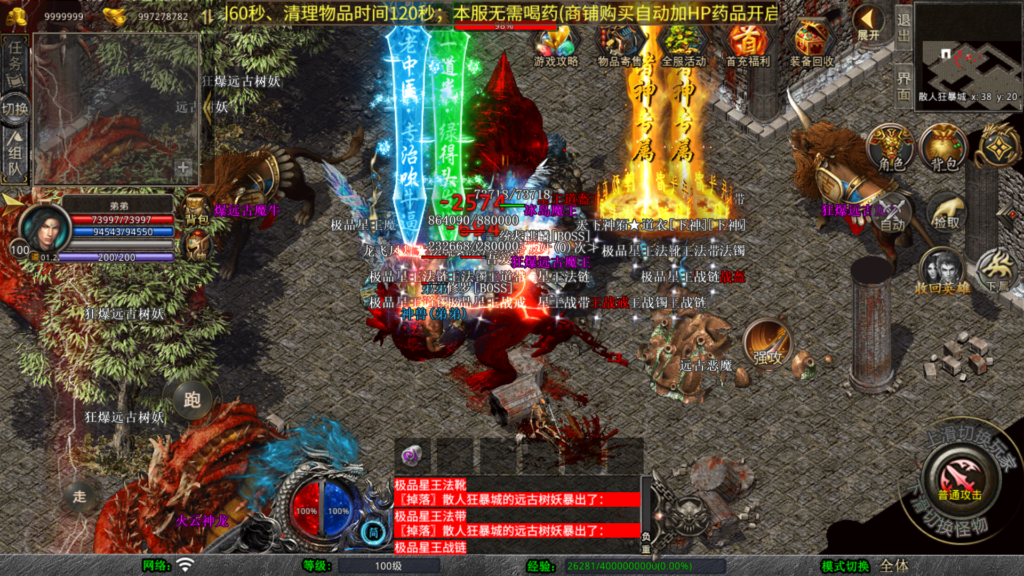Open the 物品寄售 consignment shop
This screenshot has height=576, width=1024.
click(x=619, y=44)
